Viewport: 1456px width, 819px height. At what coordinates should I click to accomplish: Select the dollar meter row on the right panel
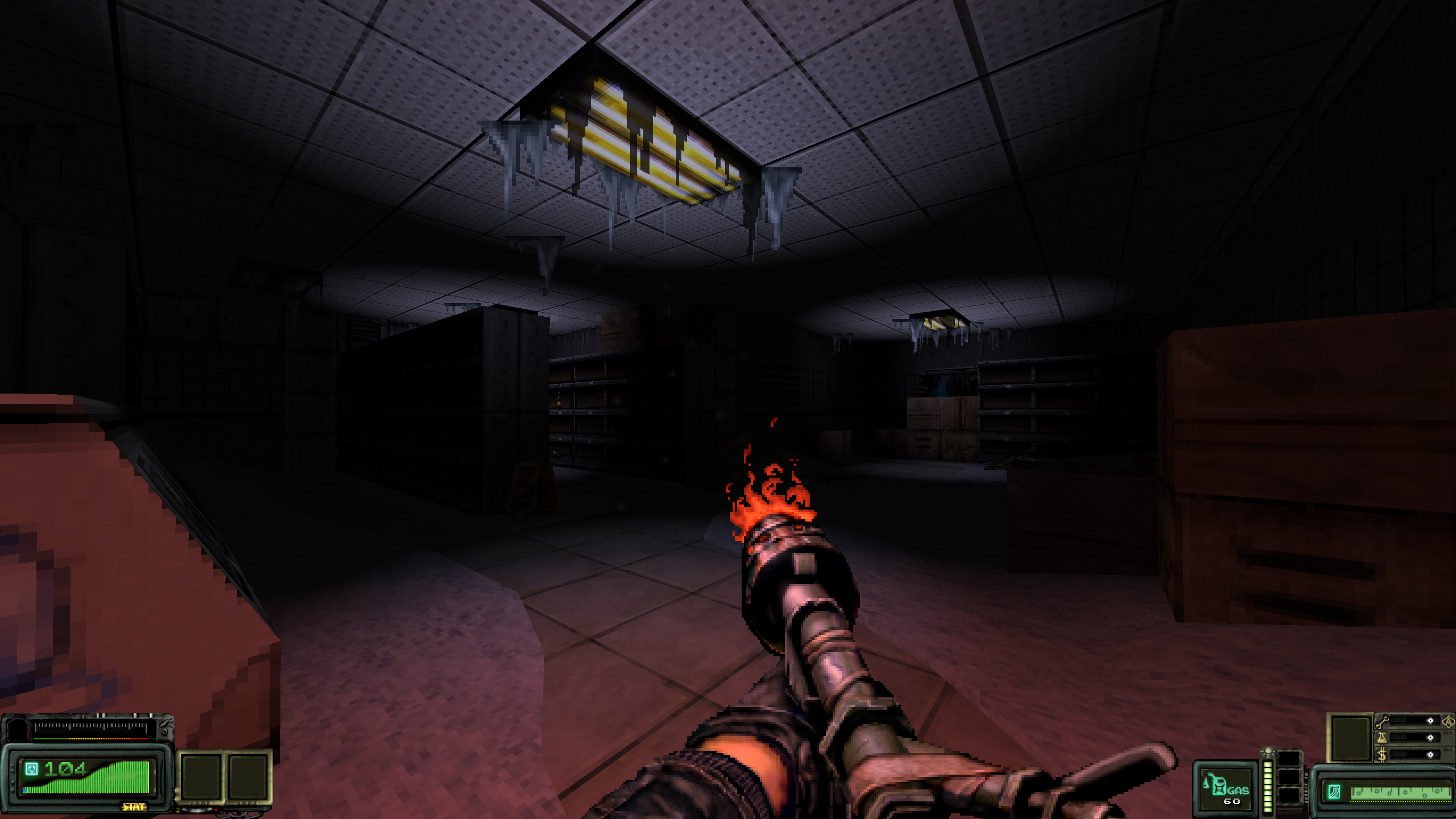coord(1410,755)
